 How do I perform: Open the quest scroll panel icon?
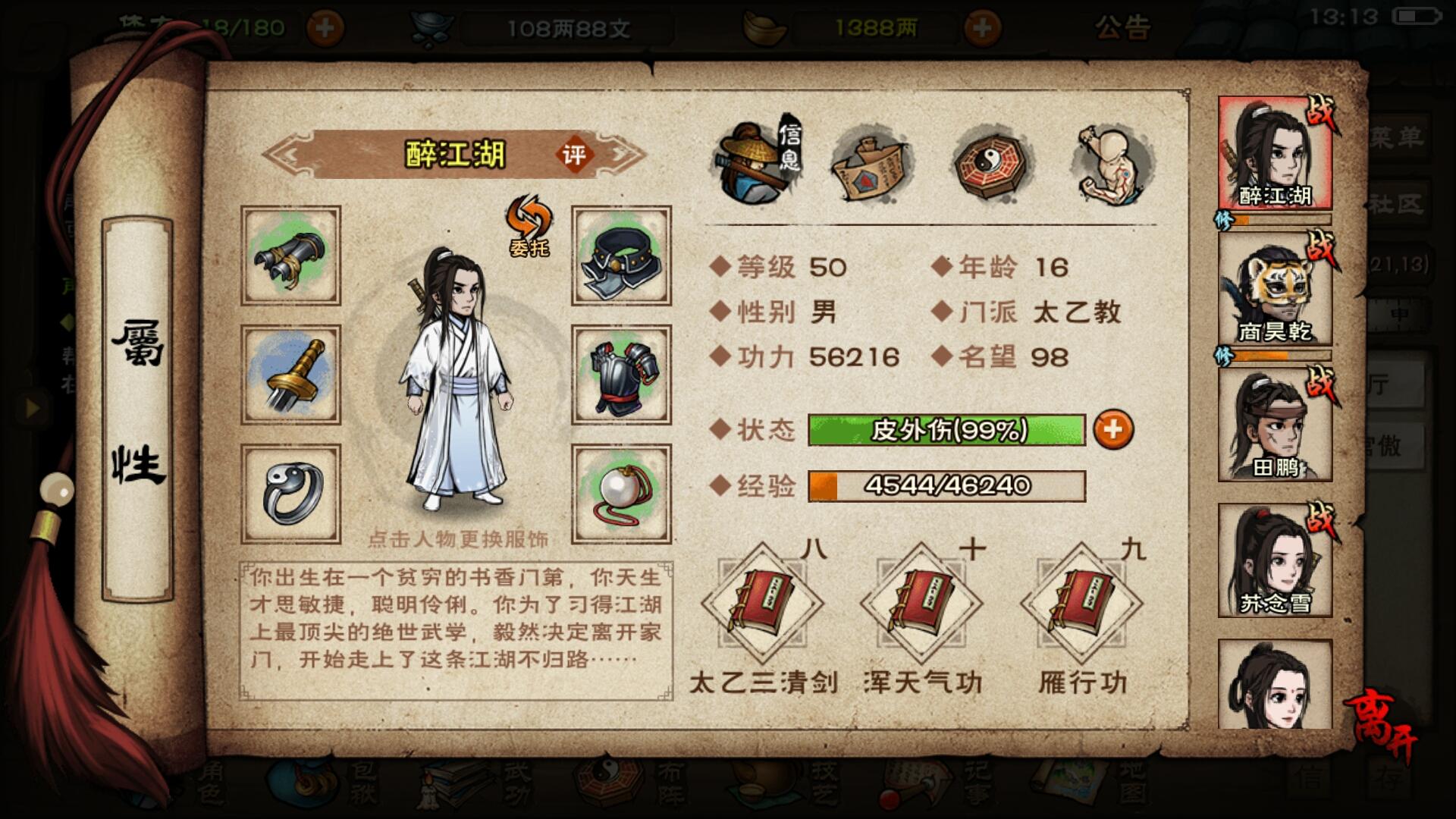[x=868, y=163]
